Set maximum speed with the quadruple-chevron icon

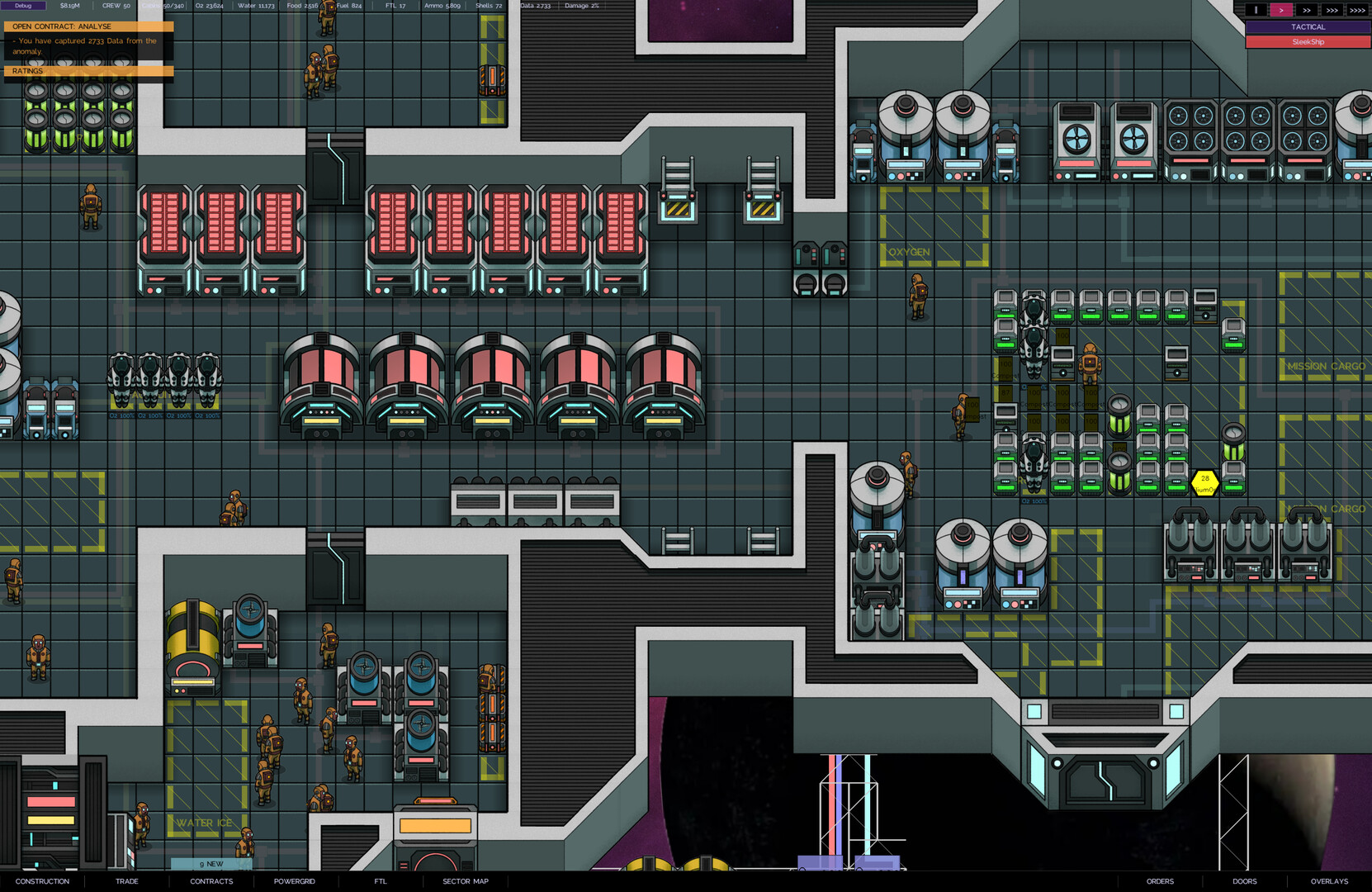(x=1357, y=10)
